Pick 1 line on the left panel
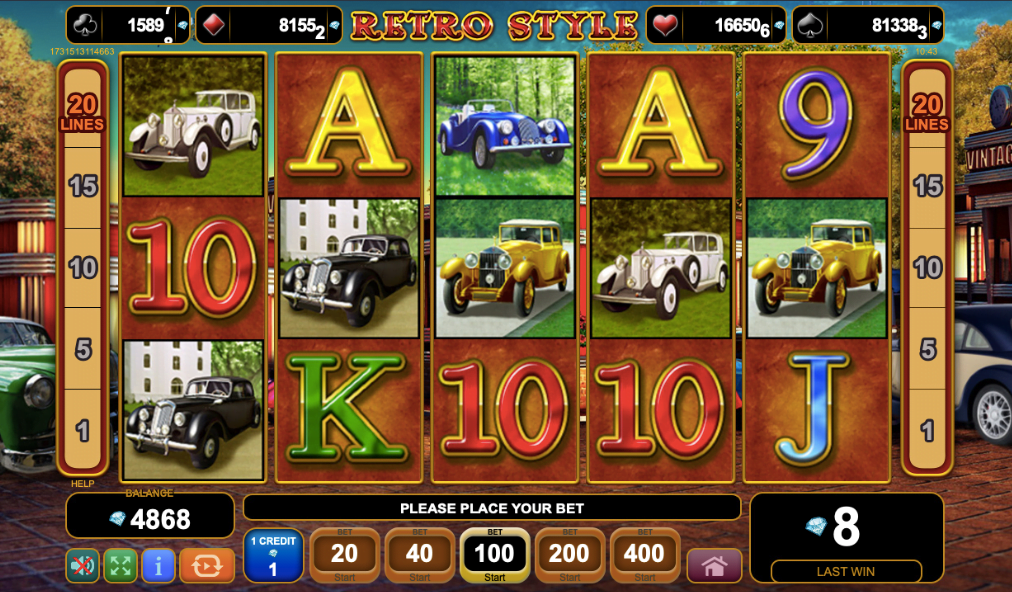Screen dimensions: 1012x592 (83, 431)
